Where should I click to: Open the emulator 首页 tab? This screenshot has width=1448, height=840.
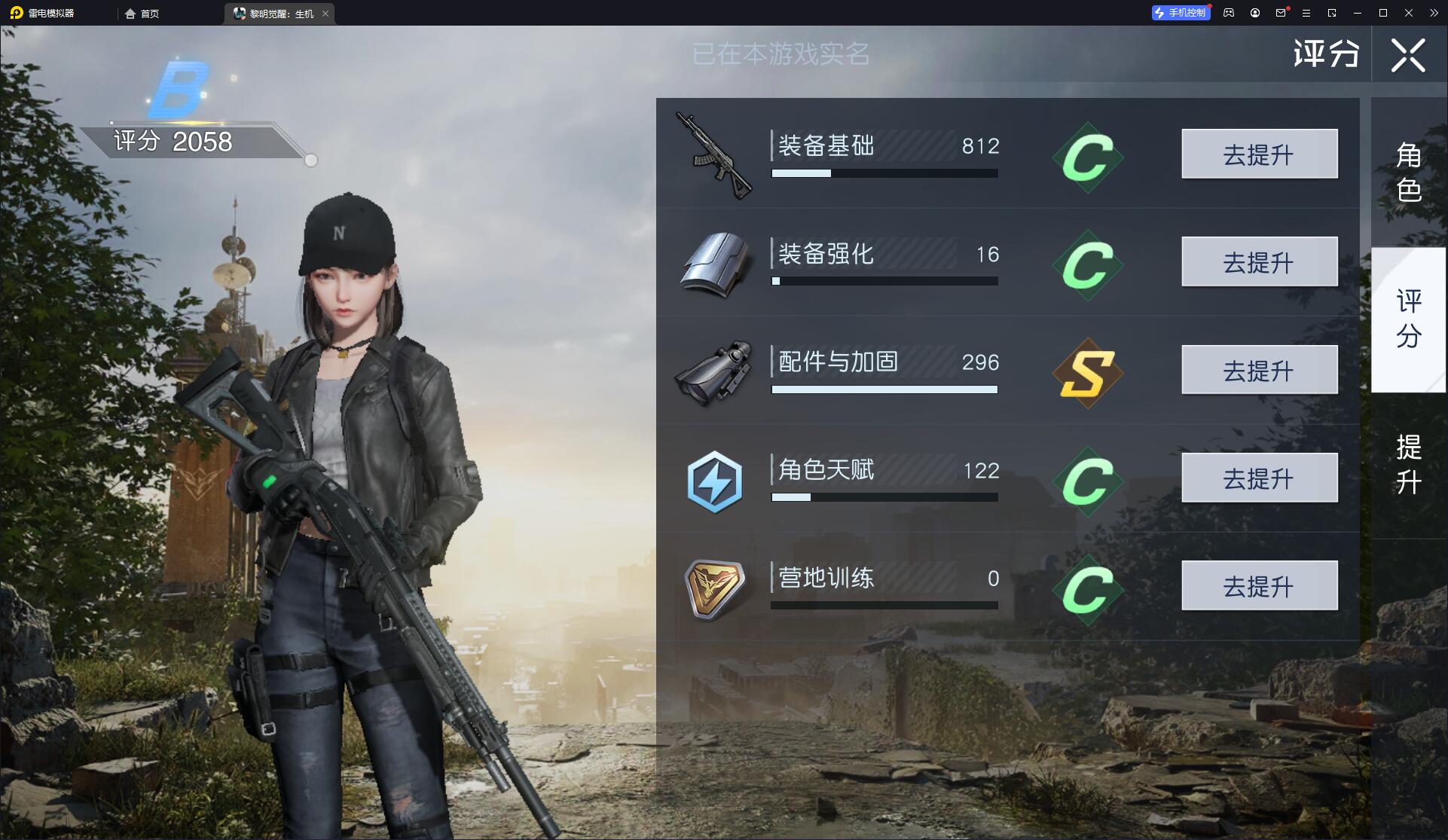coord(142,14)
